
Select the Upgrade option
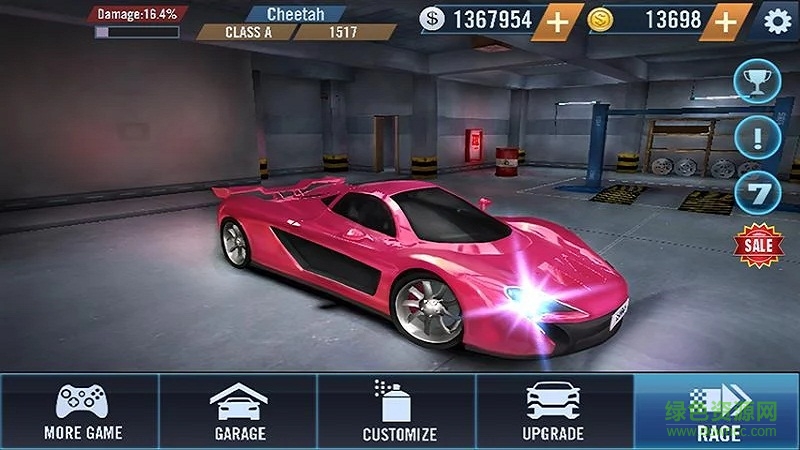pyautogui.click(x=553, y=411)
